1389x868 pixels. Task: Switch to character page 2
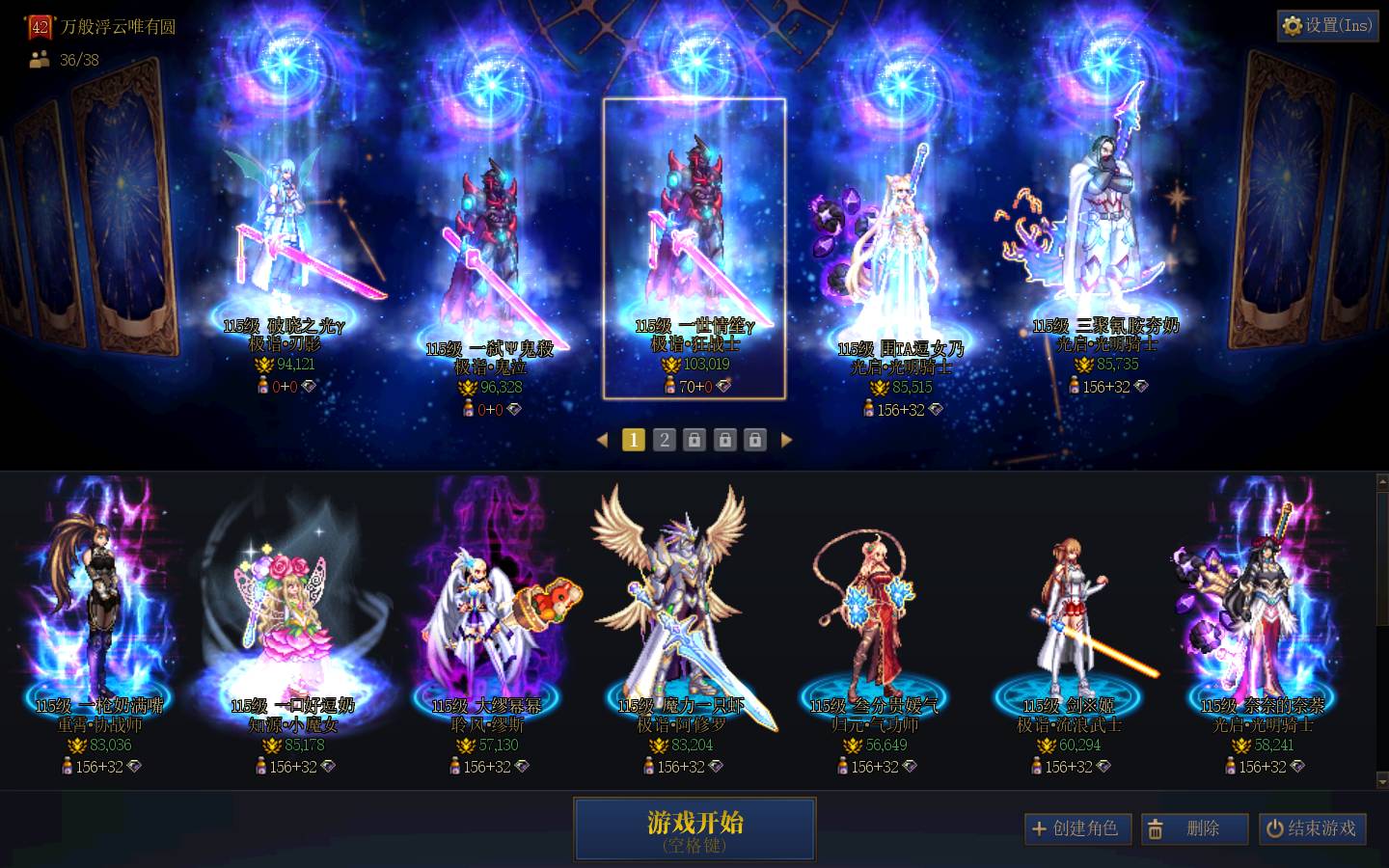[x=665, y=440]
